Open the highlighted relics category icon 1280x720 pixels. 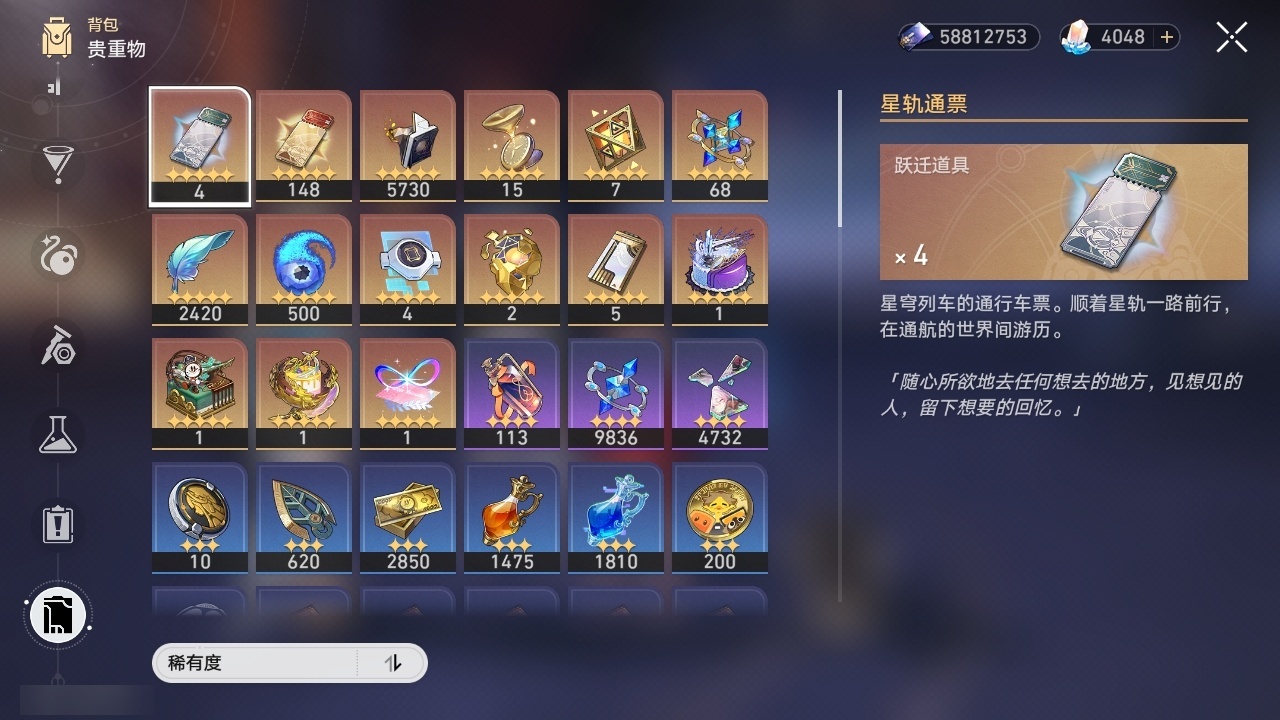tap(57, 615)
